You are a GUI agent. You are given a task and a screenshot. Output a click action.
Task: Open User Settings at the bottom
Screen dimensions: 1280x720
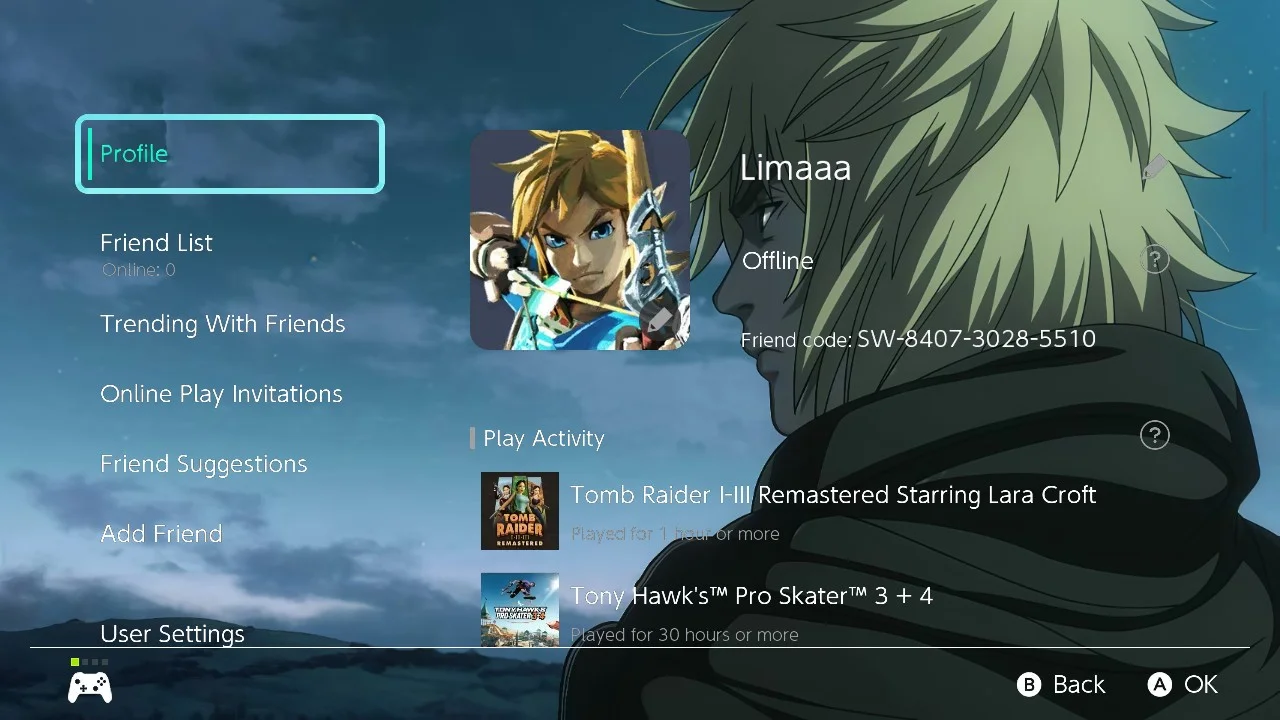click(x=172, y=633)
